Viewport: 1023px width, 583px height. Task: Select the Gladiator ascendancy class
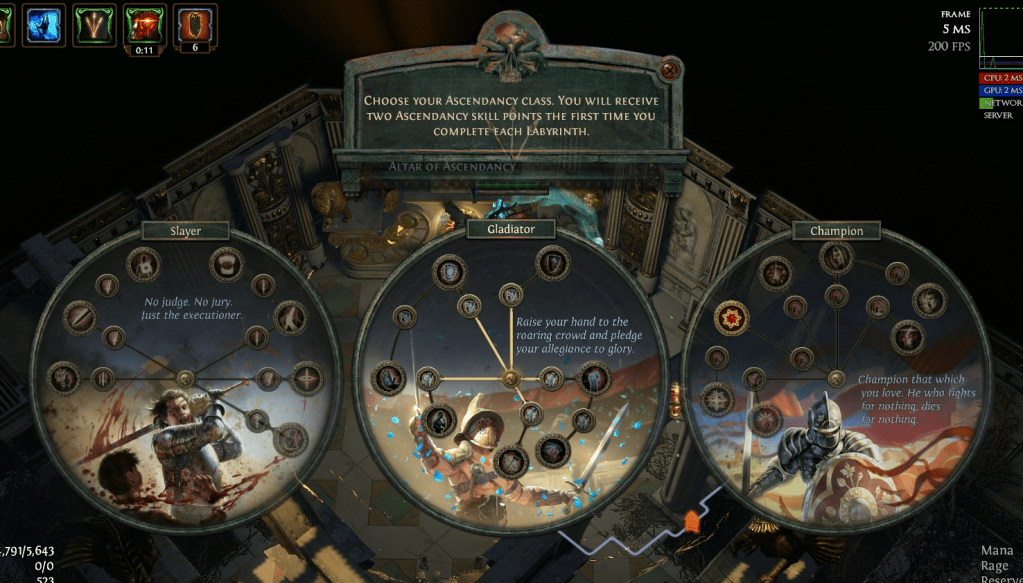509,229
